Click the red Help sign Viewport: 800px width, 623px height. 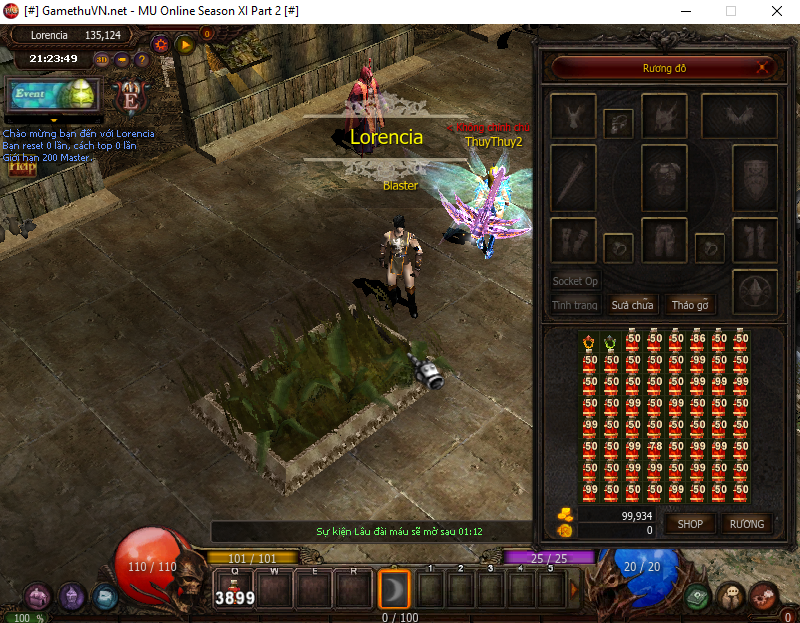pos(20,167)
